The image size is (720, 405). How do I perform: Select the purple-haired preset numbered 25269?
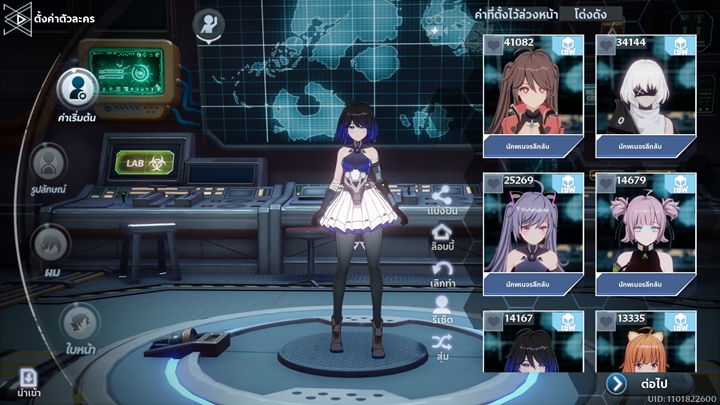(x=533, y=232)
